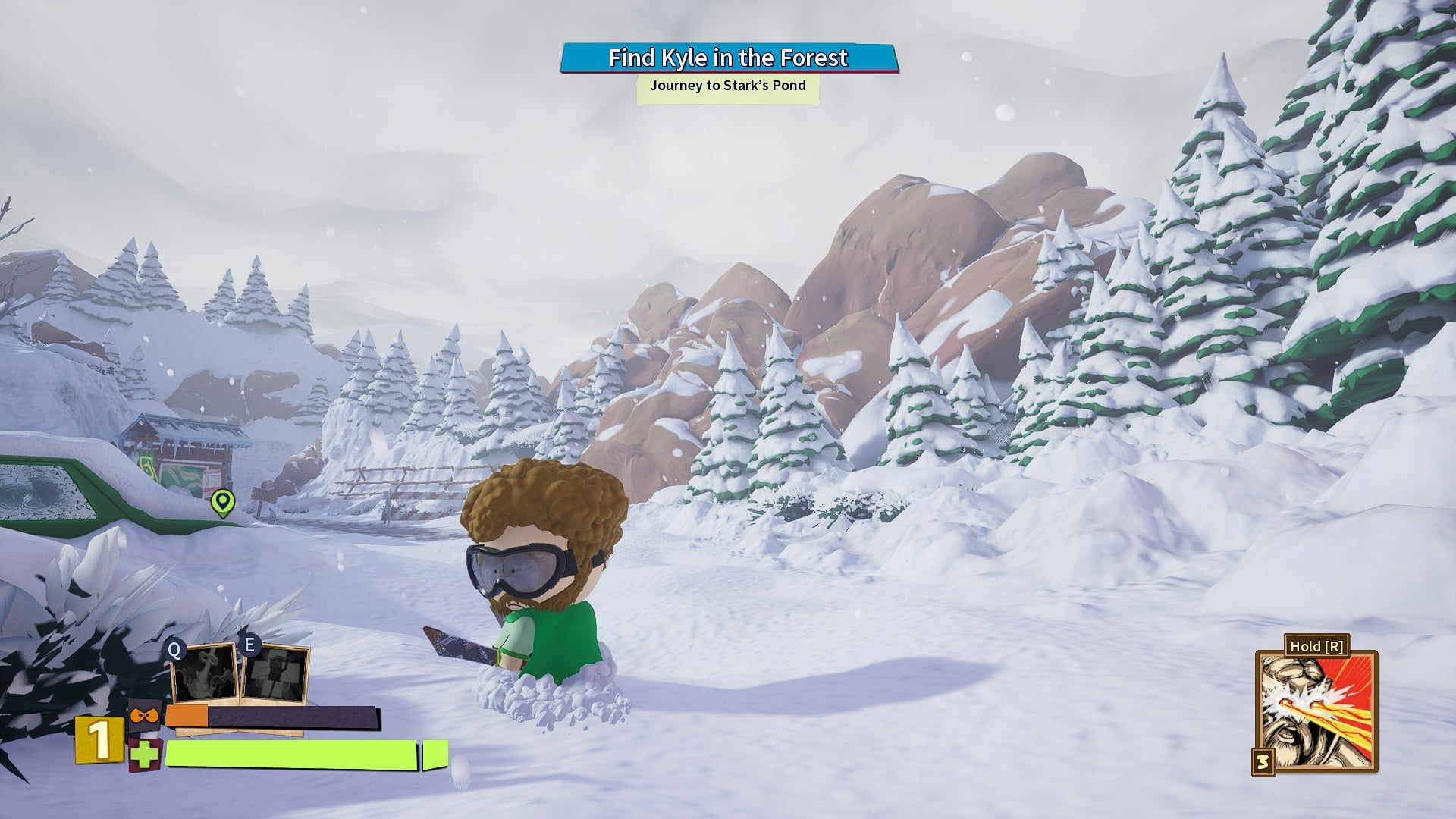The width and height of the screenshot is (1456, 819).
Task: Click the Kenny-style masked character portrait
Action: 145,715
